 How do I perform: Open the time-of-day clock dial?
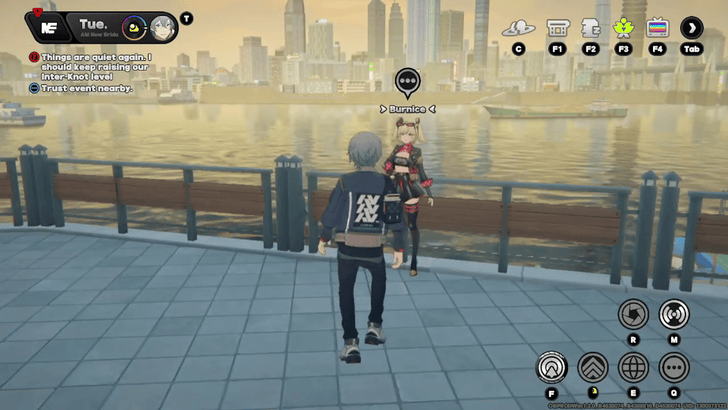[134, 27]
